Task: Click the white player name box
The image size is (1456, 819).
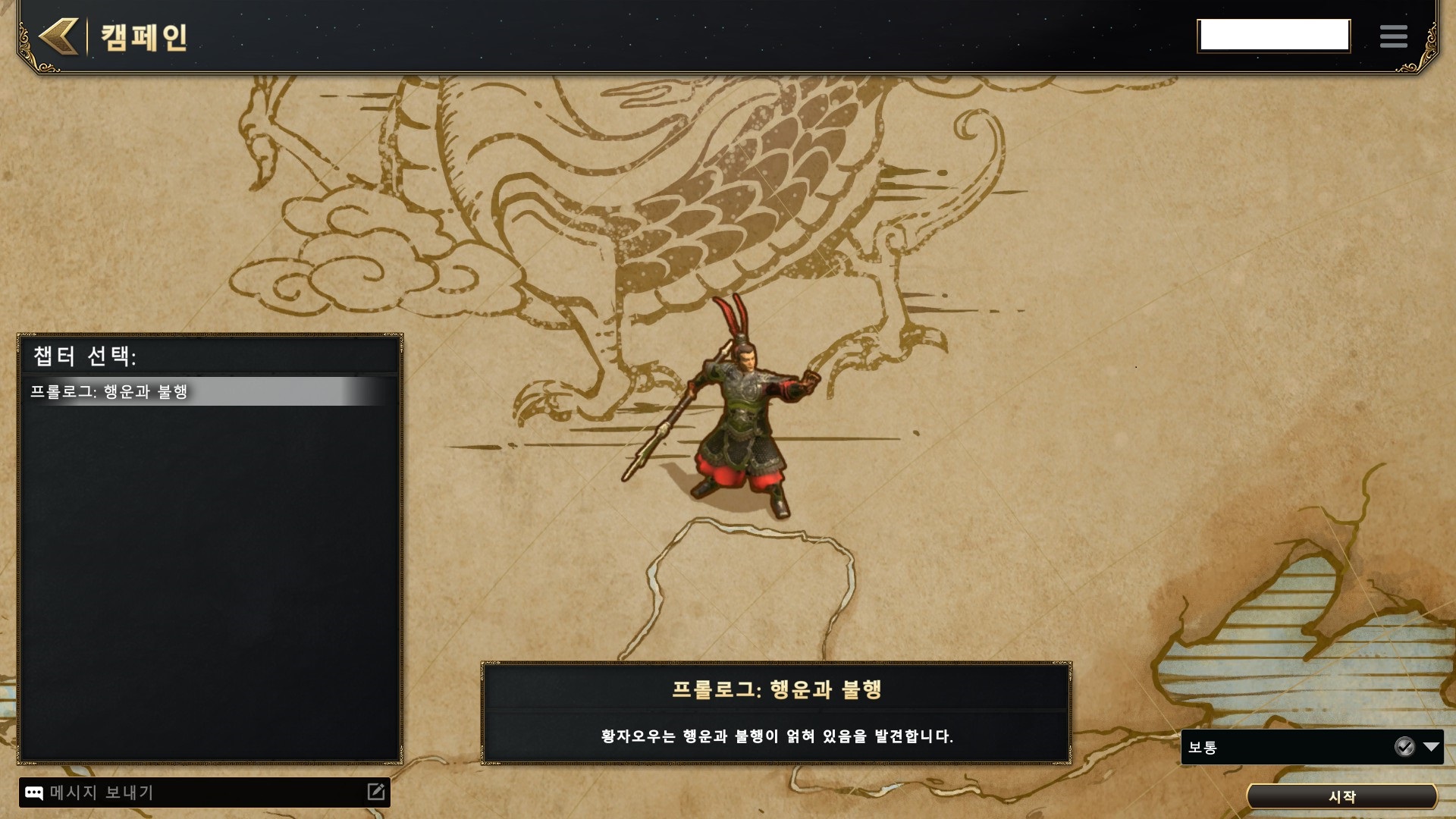Action: (1274, 36)
